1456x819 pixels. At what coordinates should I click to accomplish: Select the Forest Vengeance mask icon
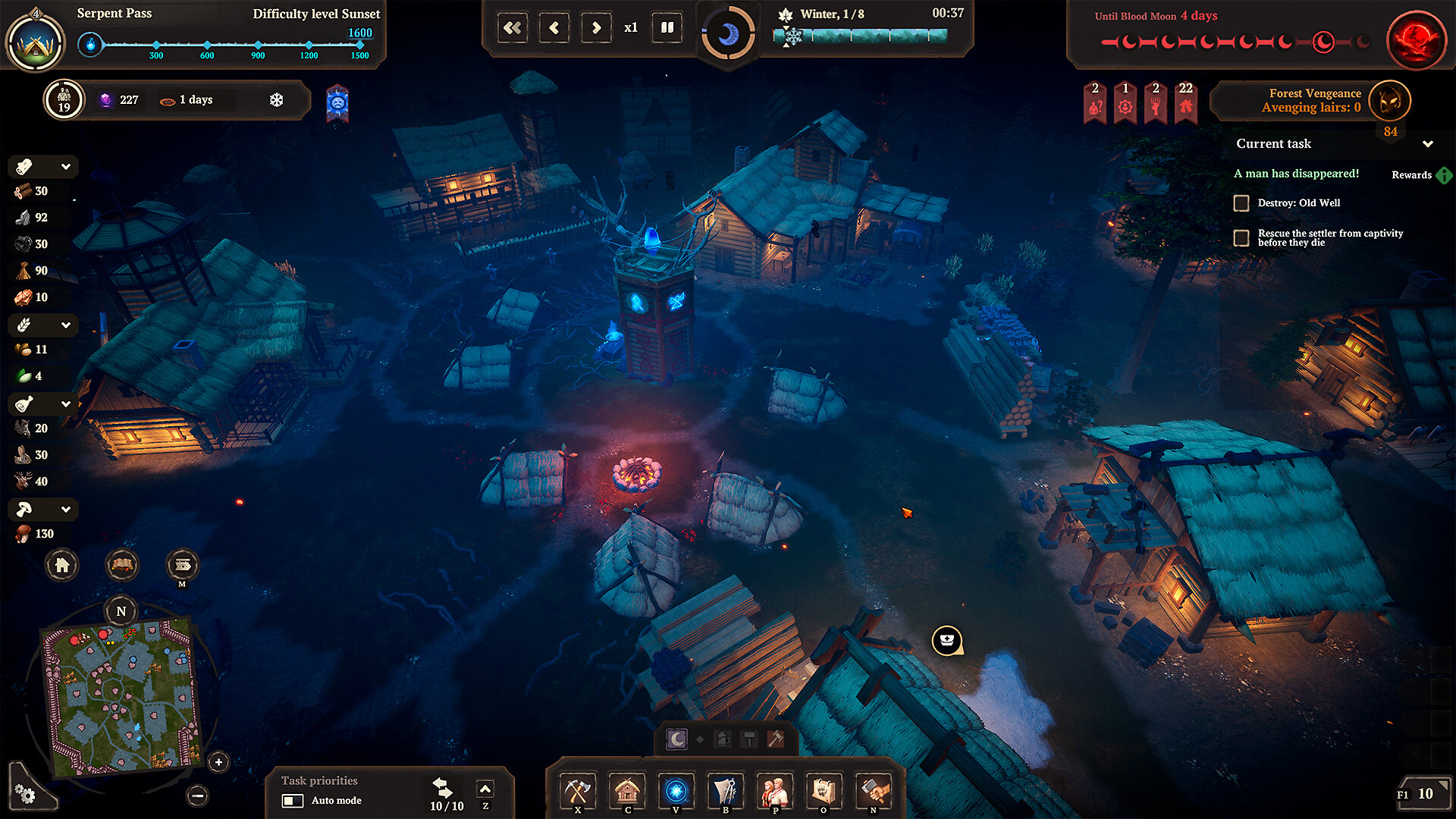[x=1389, y=101]
